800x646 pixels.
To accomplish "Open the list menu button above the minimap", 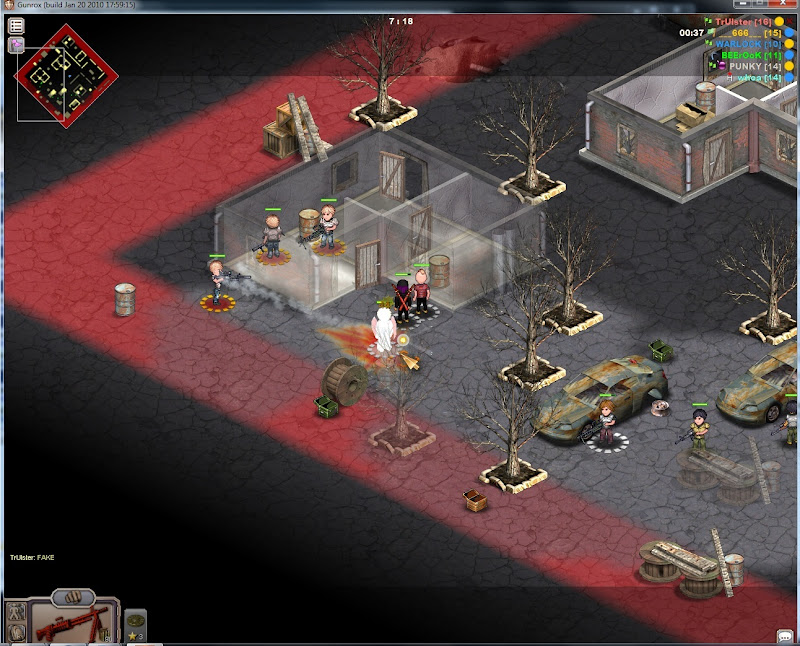I will pyautogui.click(x=16, y=28).
